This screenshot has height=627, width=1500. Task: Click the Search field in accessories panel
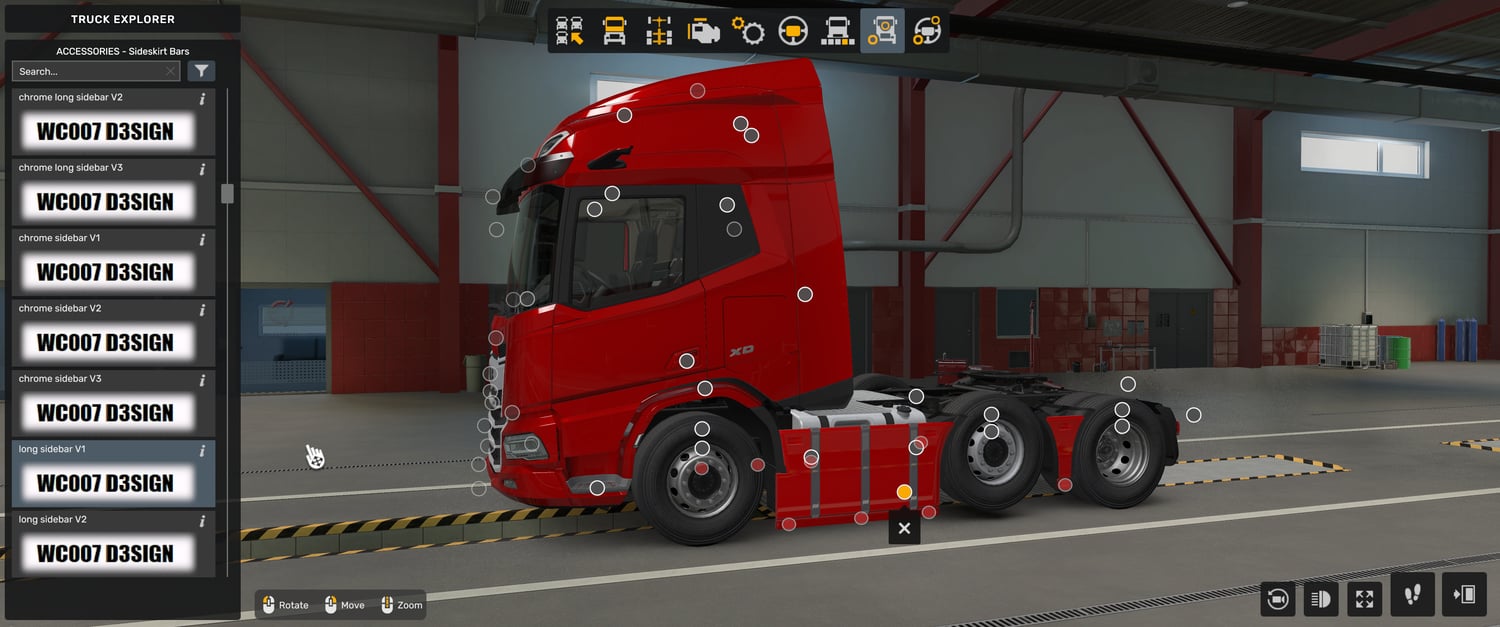(x=90, y=71)
